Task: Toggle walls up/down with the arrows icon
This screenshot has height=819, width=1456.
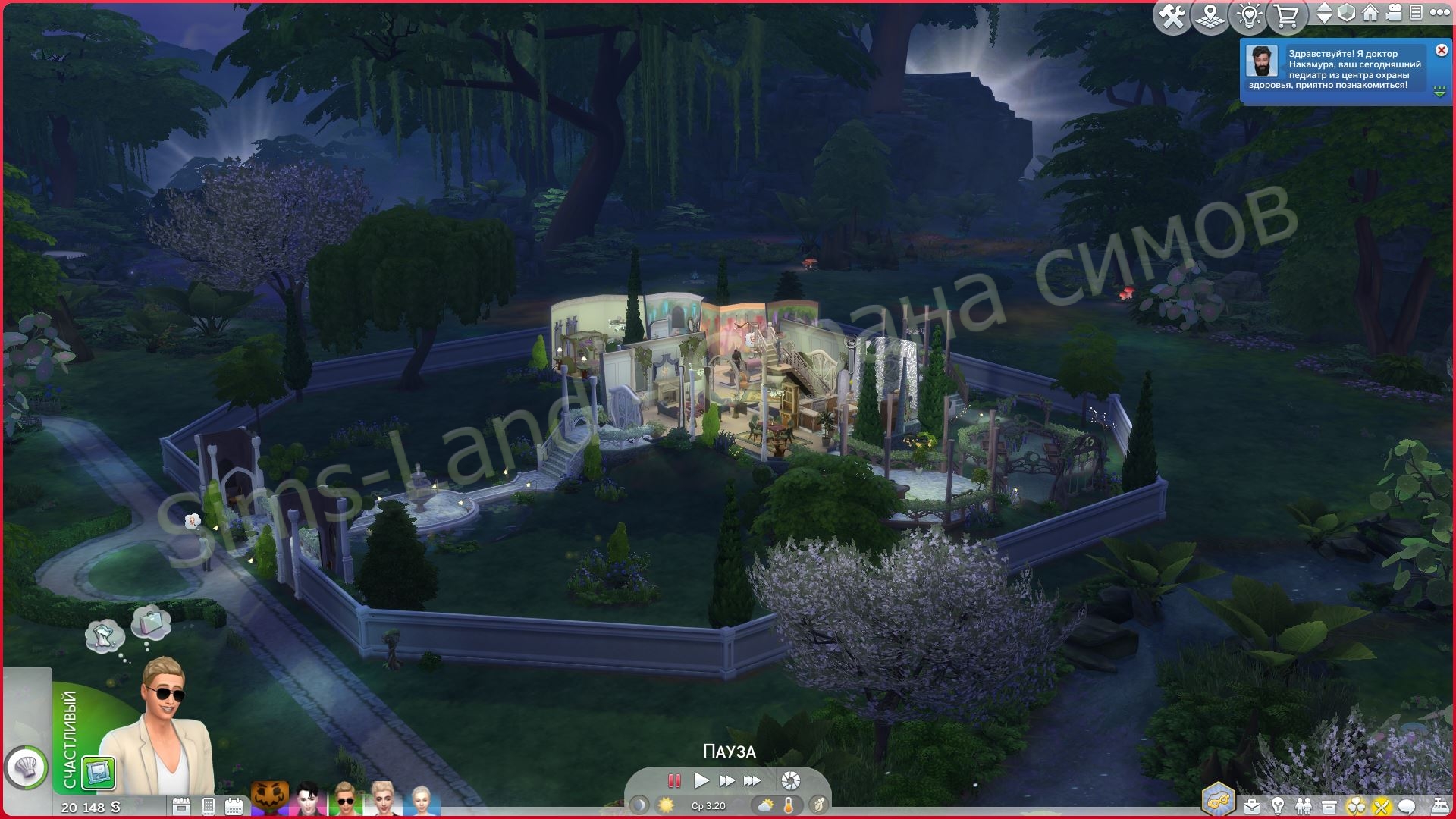Action: pos(1325,14)
